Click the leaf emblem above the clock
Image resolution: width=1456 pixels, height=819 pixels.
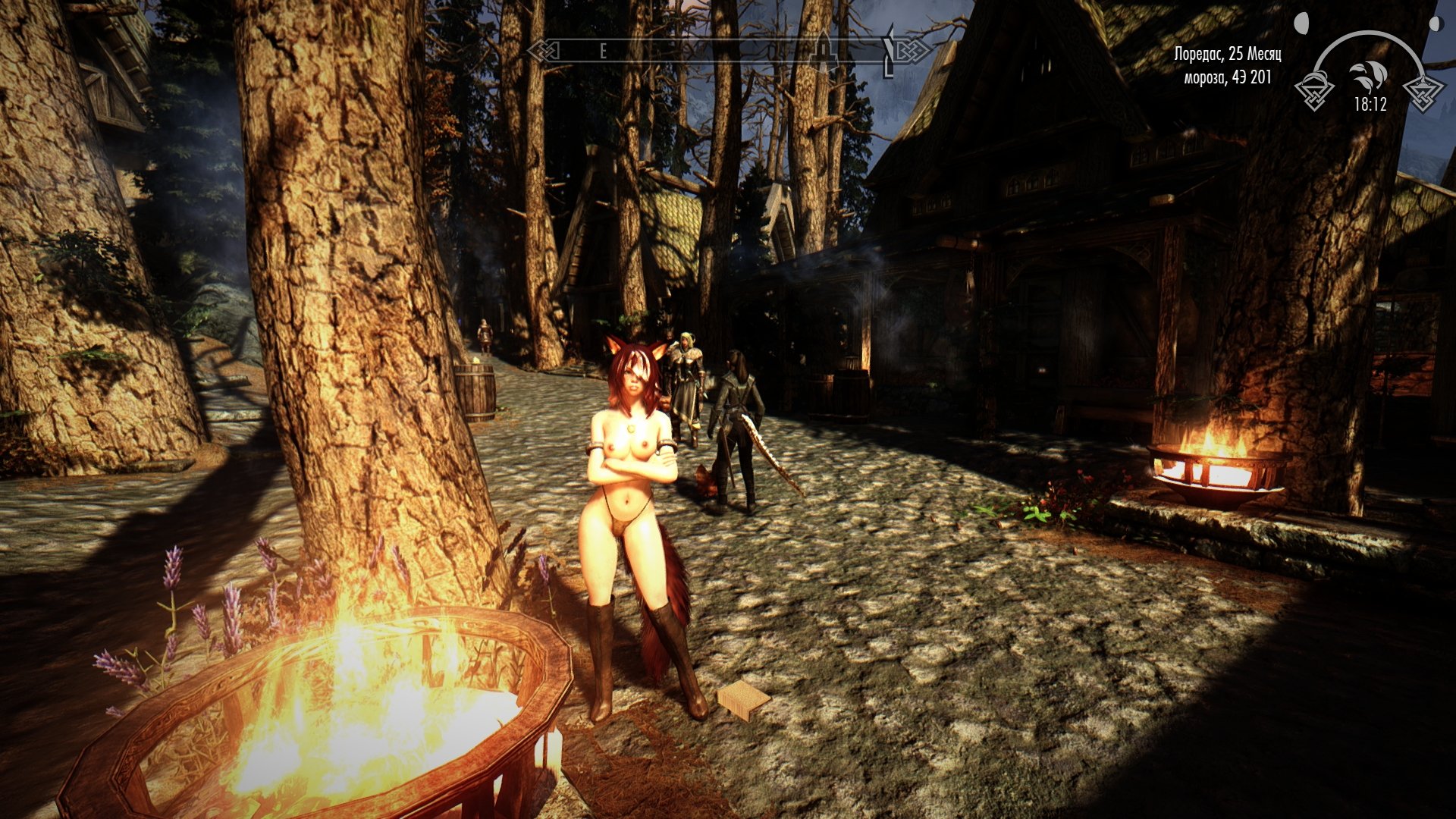(x=1367, y=76)
